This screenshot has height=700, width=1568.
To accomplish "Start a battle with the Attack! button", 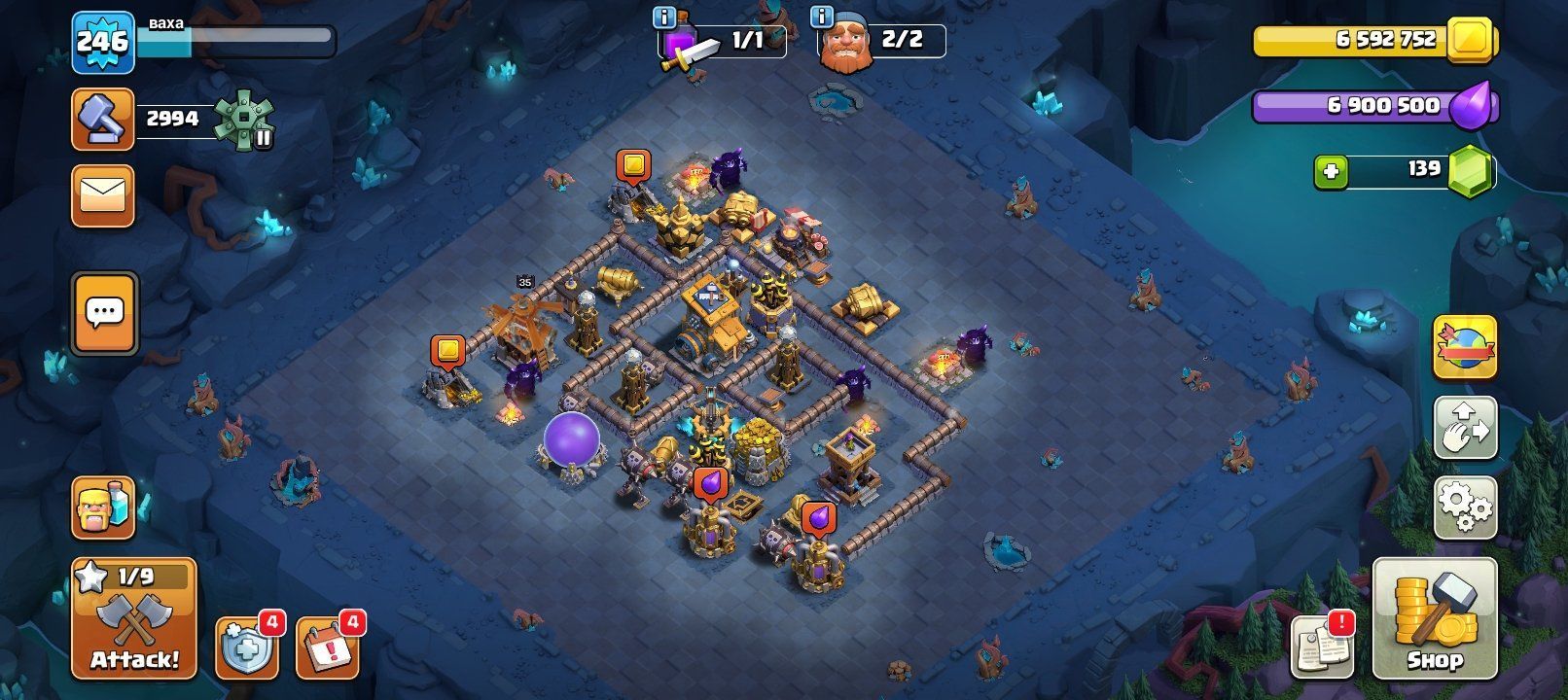I will coord(134,618).
